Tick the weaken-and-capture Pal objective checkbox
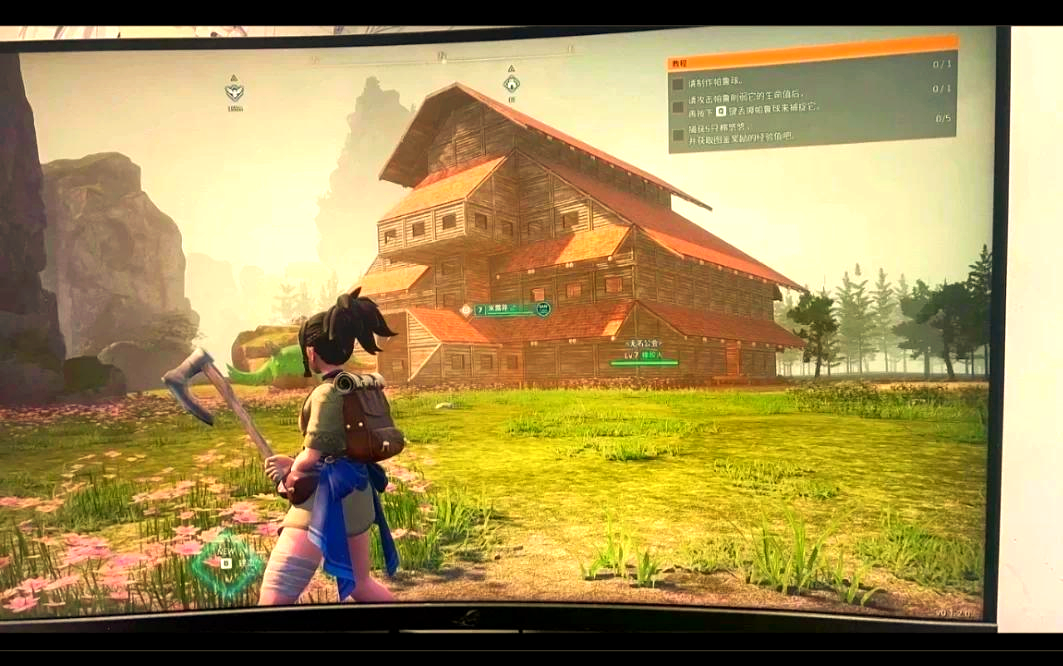 (x=678, y=106)
